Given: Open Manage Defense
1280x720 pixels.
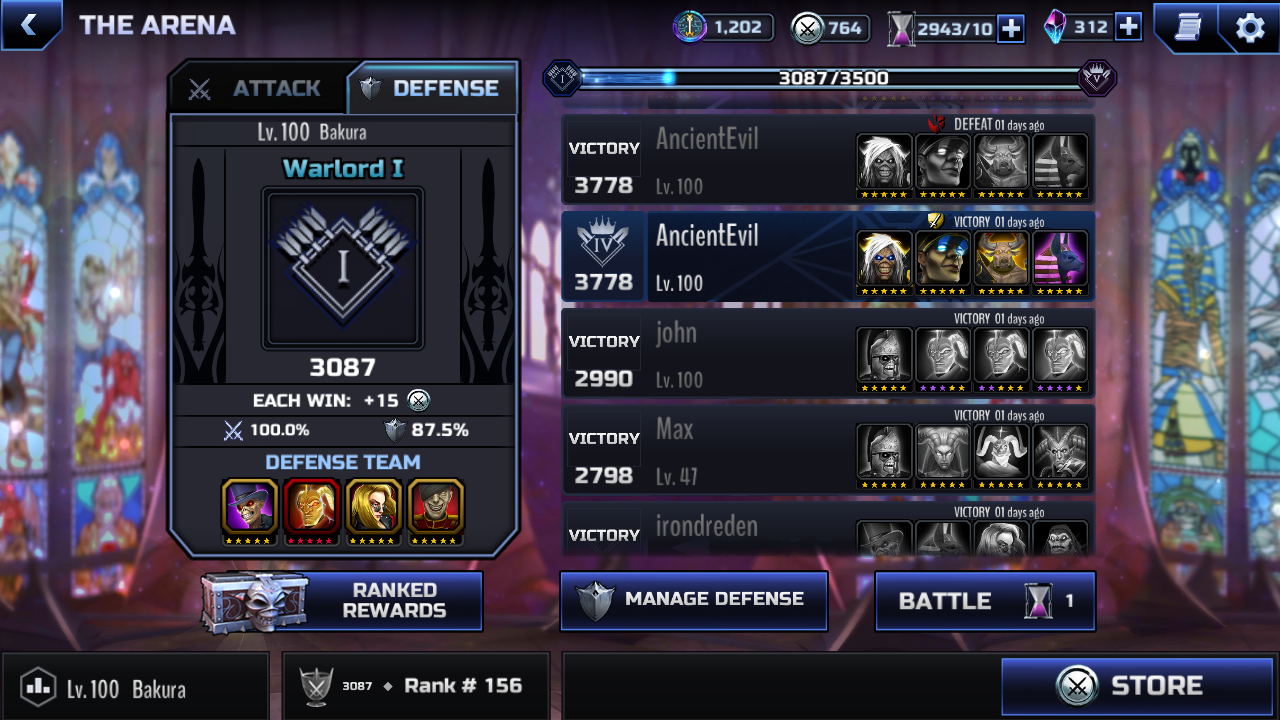Looking at the screenshot, I should click(x=694, y=600).
